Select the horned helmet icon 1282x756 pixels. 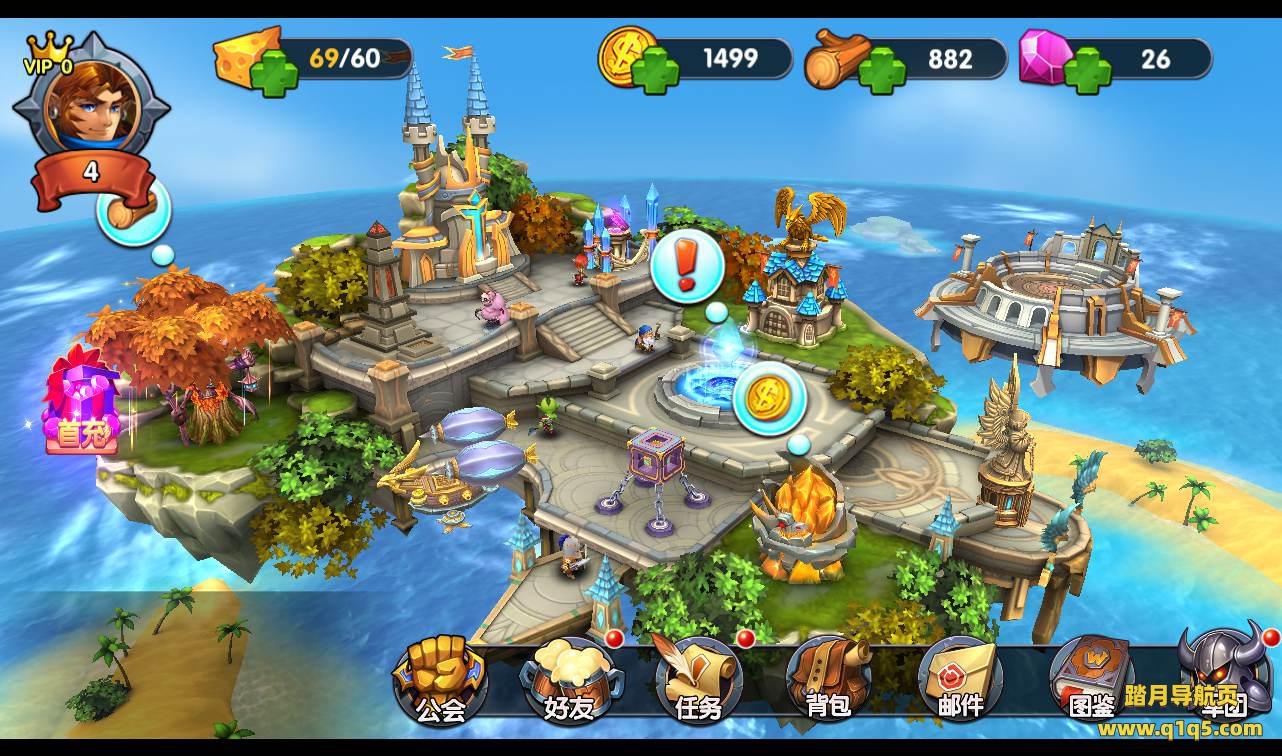tap(1224, 672)
